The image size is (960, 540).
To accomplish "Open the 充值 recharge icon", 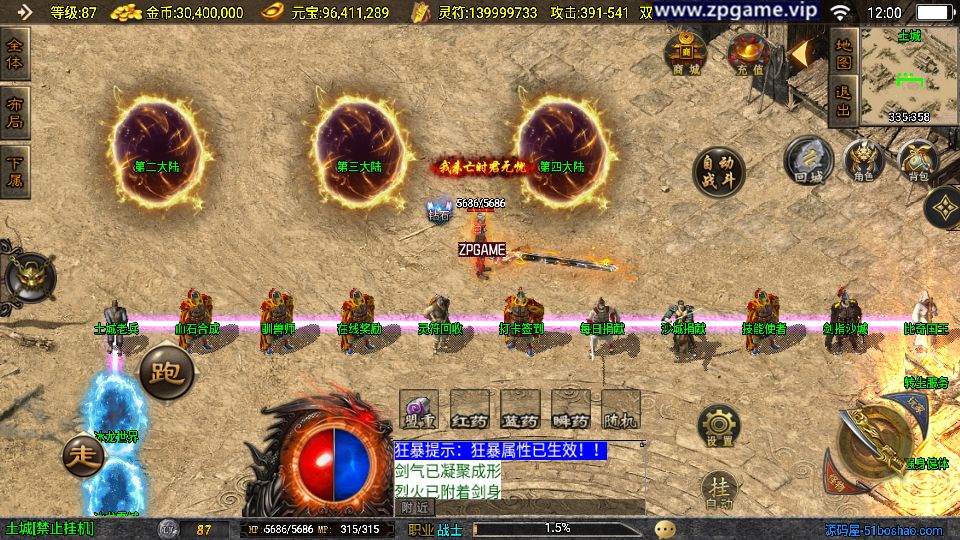I will pos(746,53).
